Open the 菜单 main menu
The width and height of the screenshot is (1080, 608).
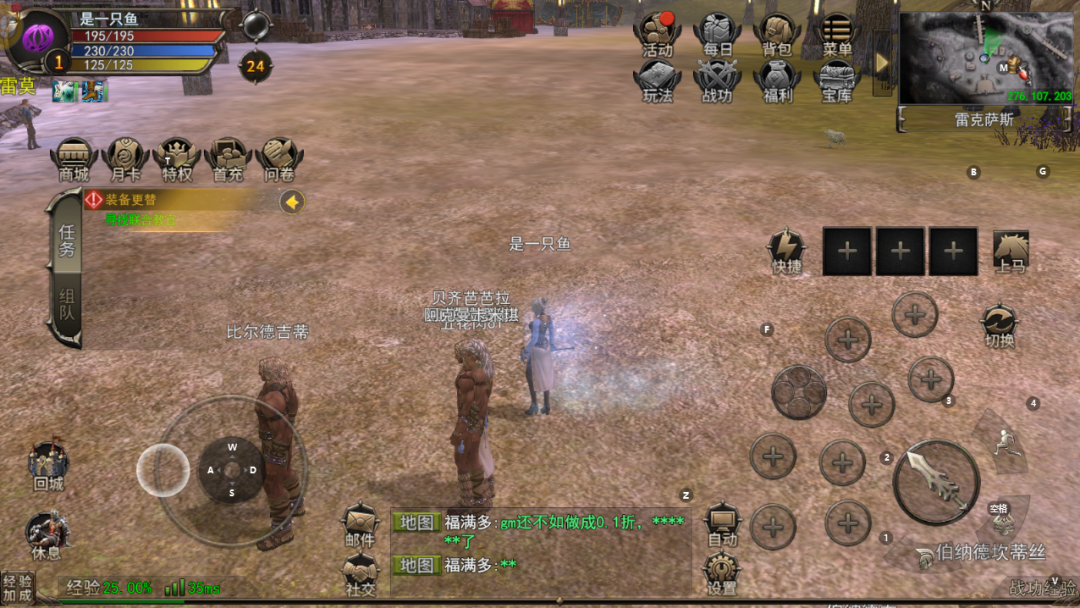click(x=837, y=33)
